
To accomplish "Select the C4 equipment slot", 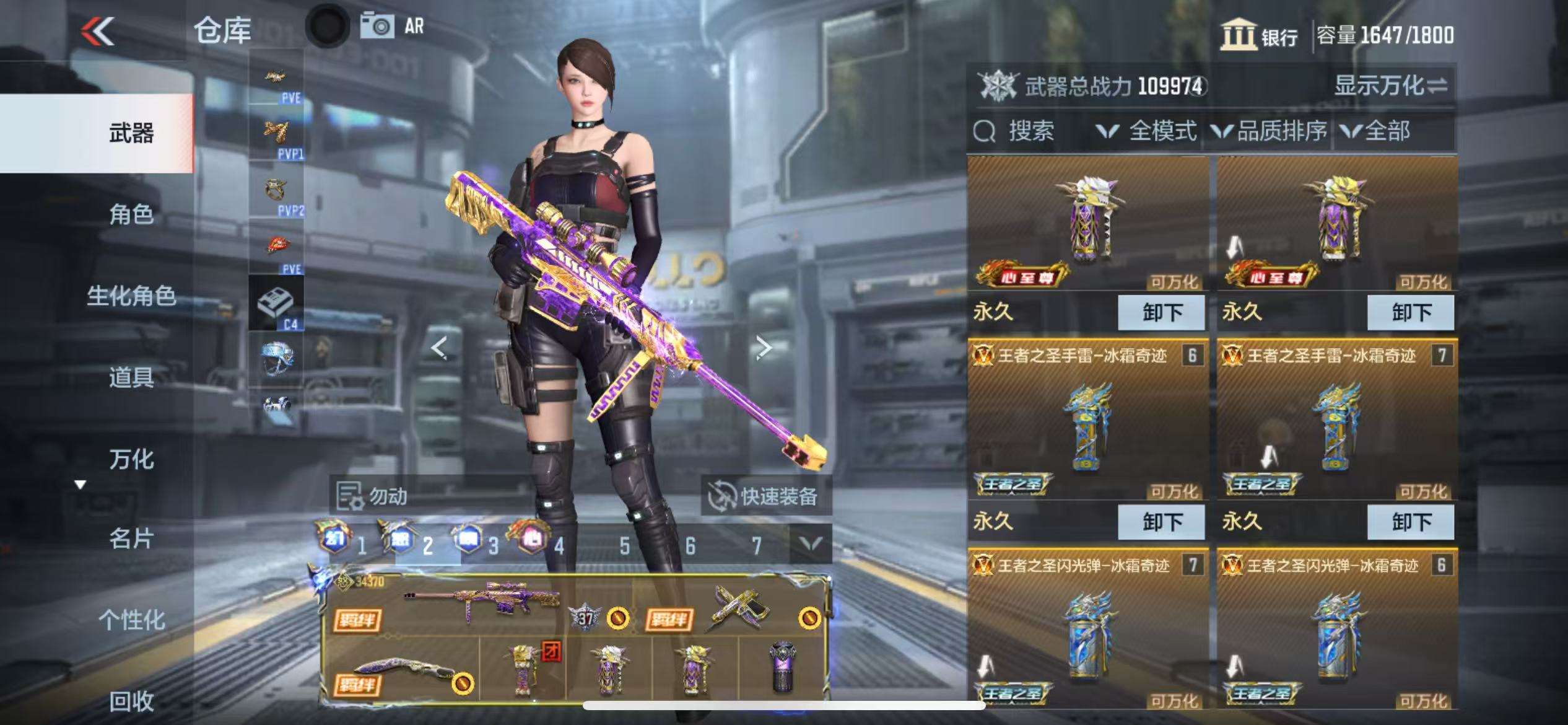I will [276, 304].
